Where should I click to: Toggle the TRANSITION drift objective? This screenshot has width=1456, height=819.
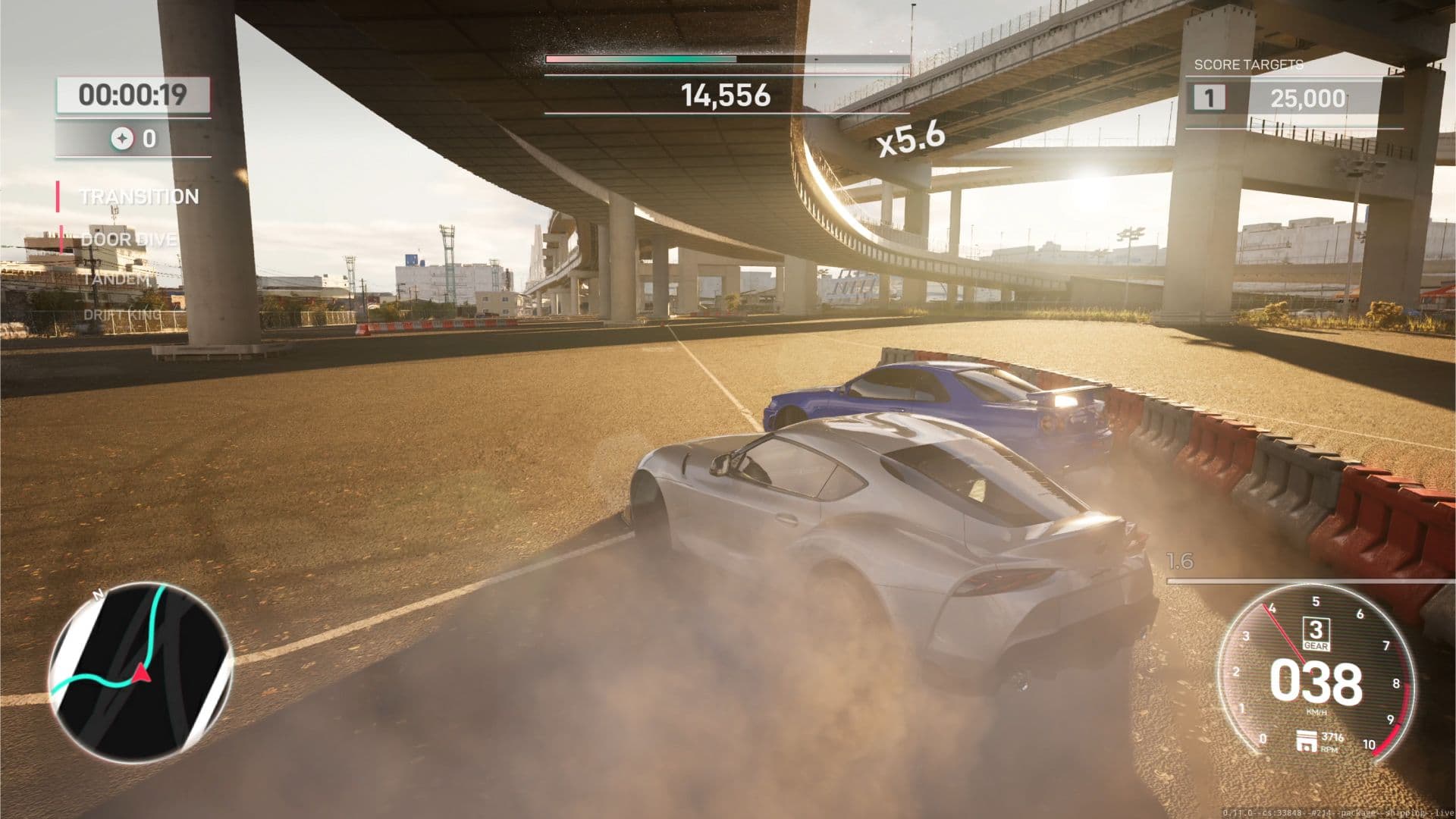coord(139,196)
